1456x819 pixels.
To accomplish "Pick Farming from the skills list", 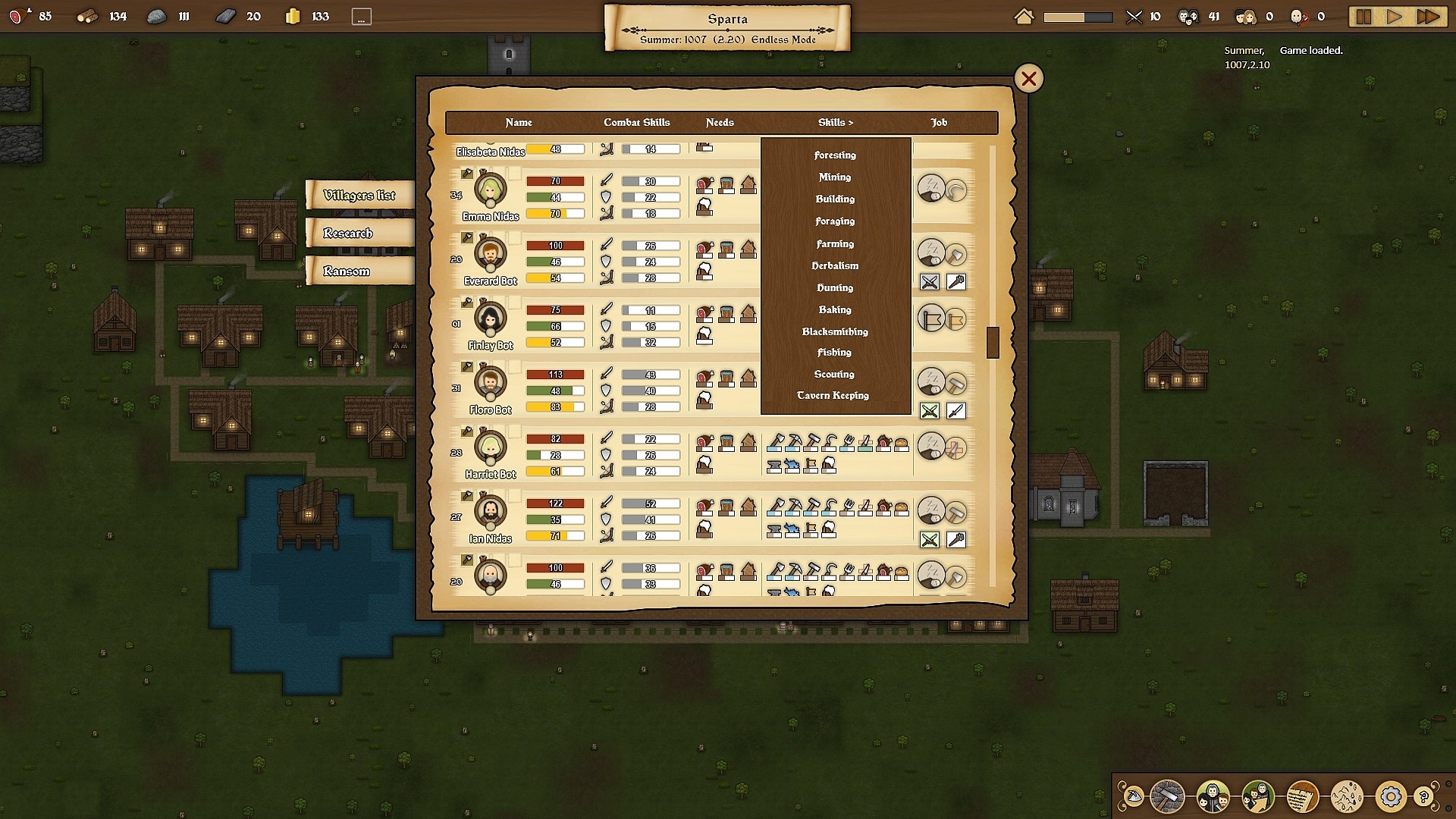I will 835,244.
